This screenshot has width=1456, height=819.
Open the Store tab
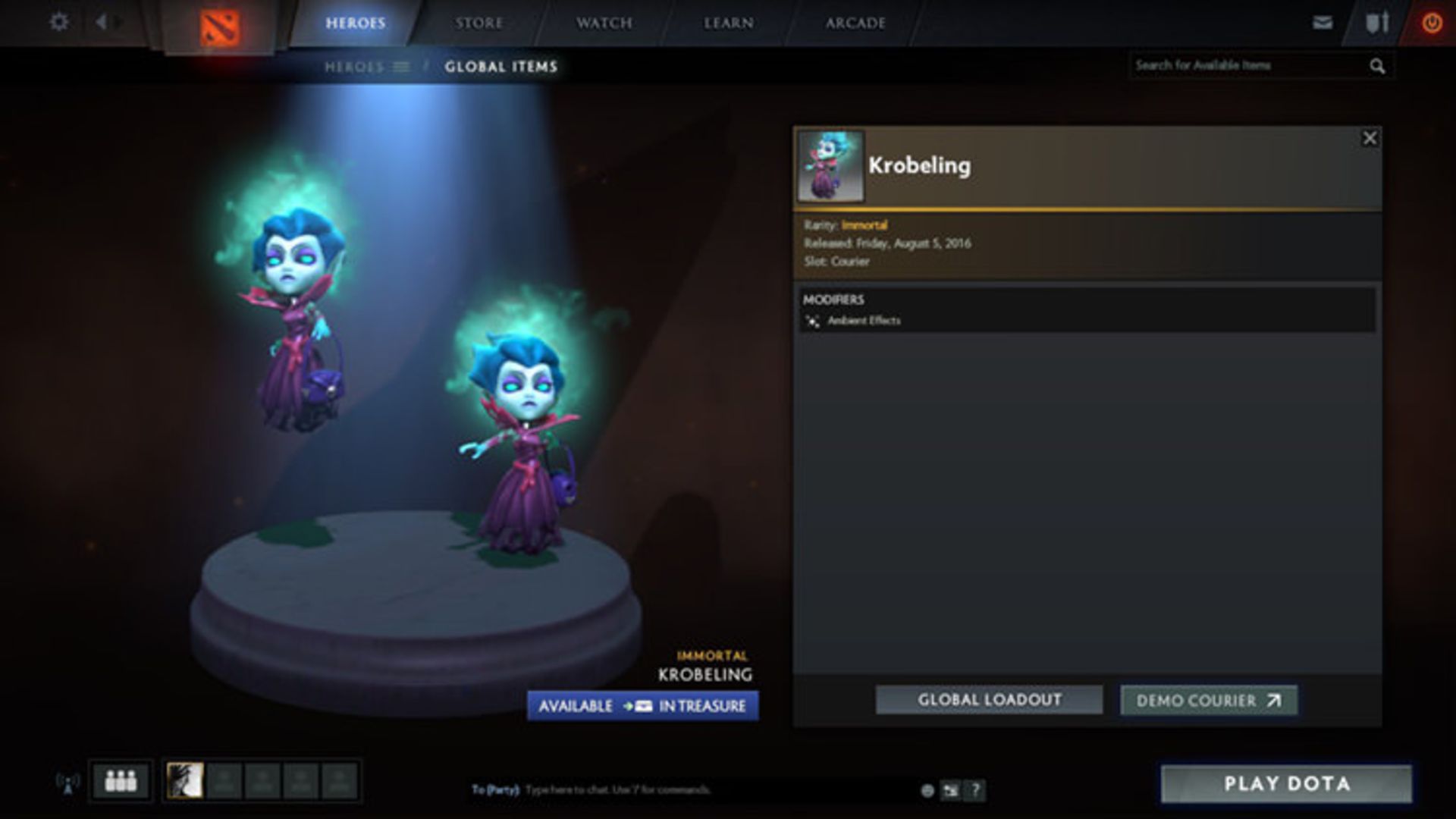479,24
